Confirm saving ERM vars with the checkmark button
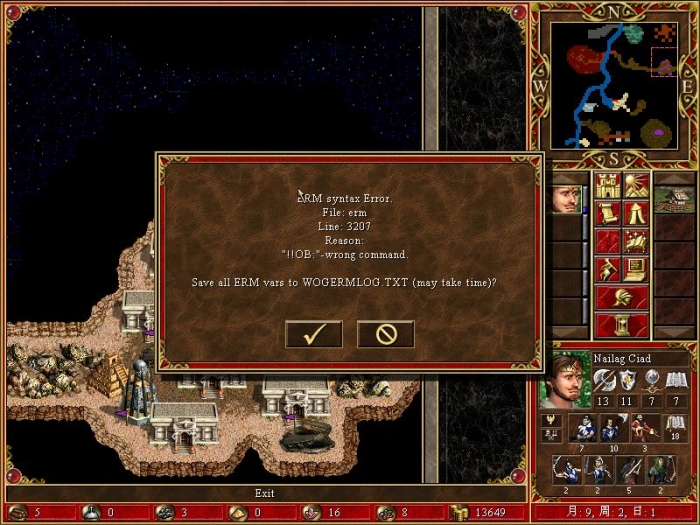Image resolution: width=700 pixels, height=525 pixels. tap(313, 334)
